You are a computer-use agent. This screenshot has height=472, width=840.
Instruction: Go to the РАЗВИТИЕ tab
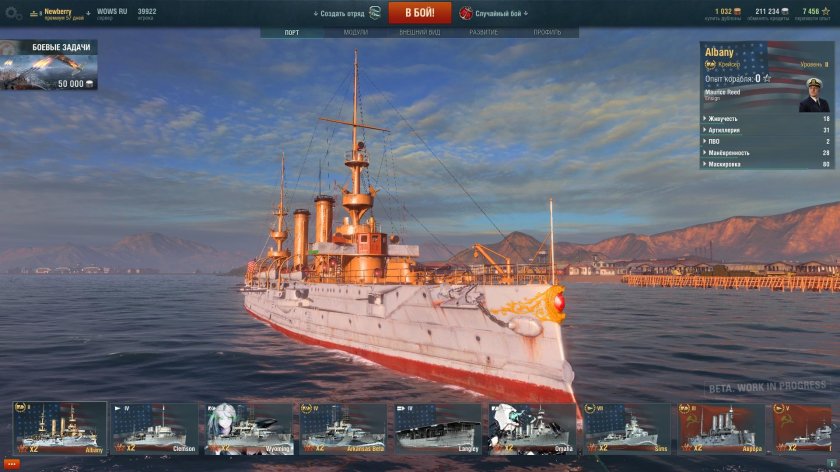click(x=484, y=32)
